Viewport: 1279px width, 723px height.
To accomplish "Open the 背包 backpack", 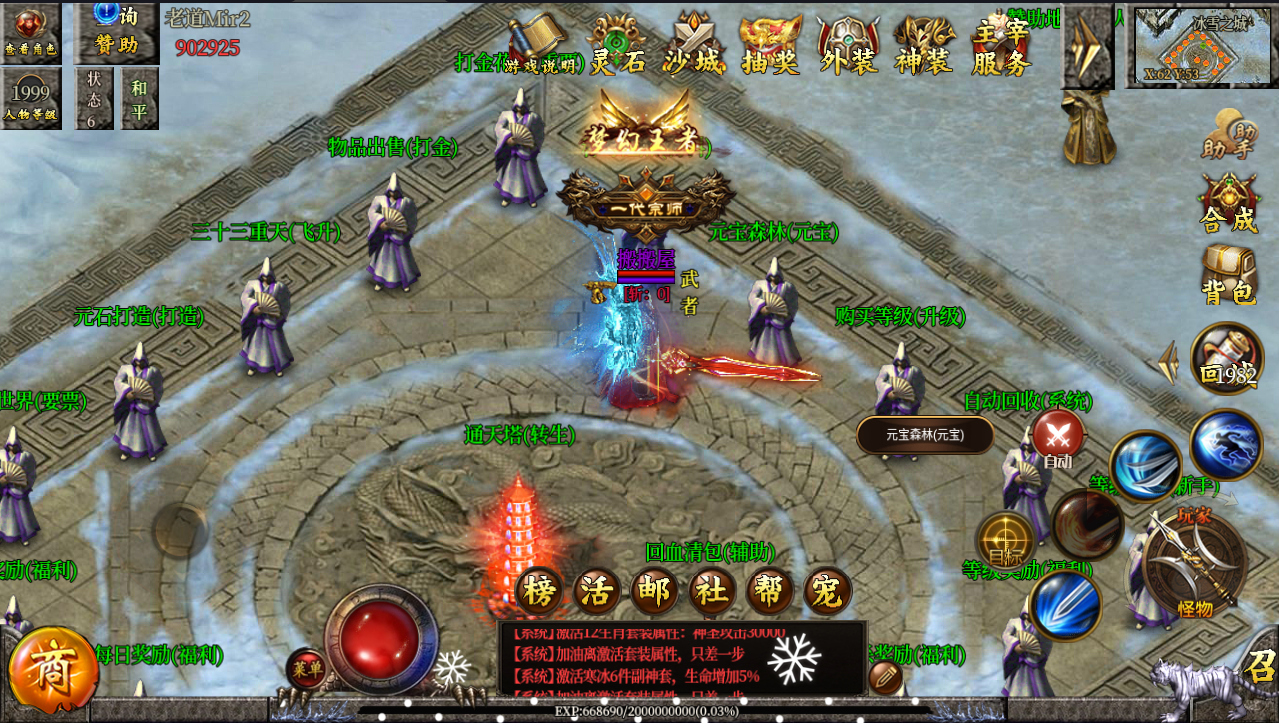I will click(1229, 274).
